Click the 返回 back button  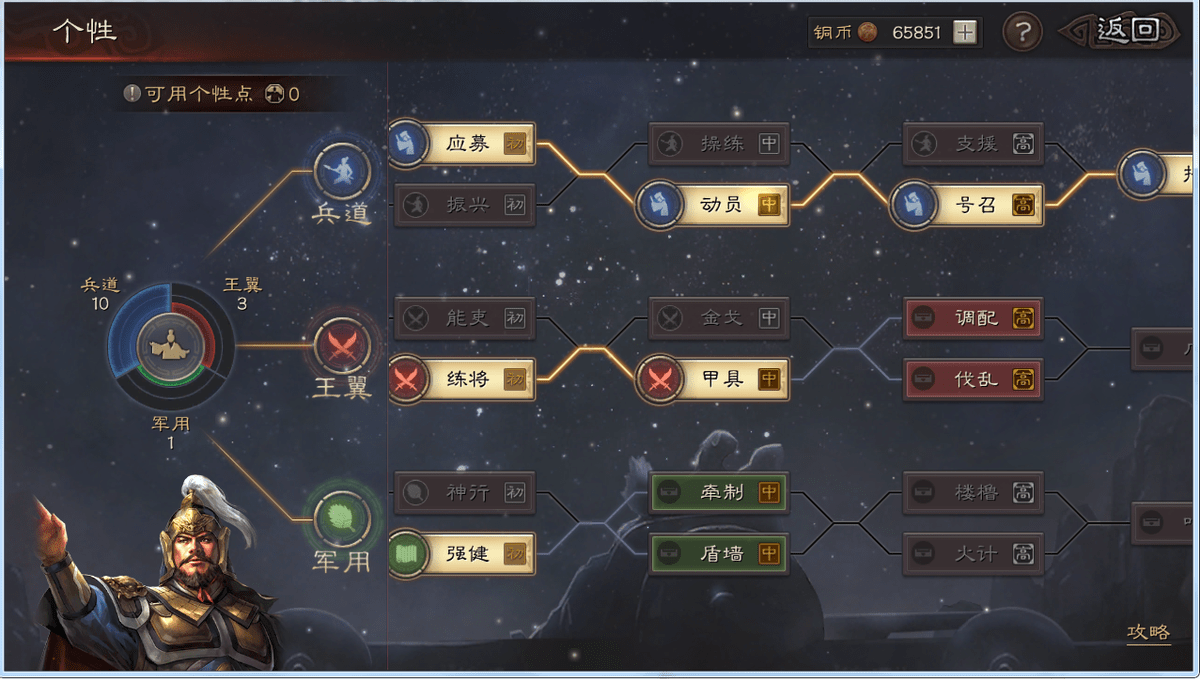[x=1127, y=31]
